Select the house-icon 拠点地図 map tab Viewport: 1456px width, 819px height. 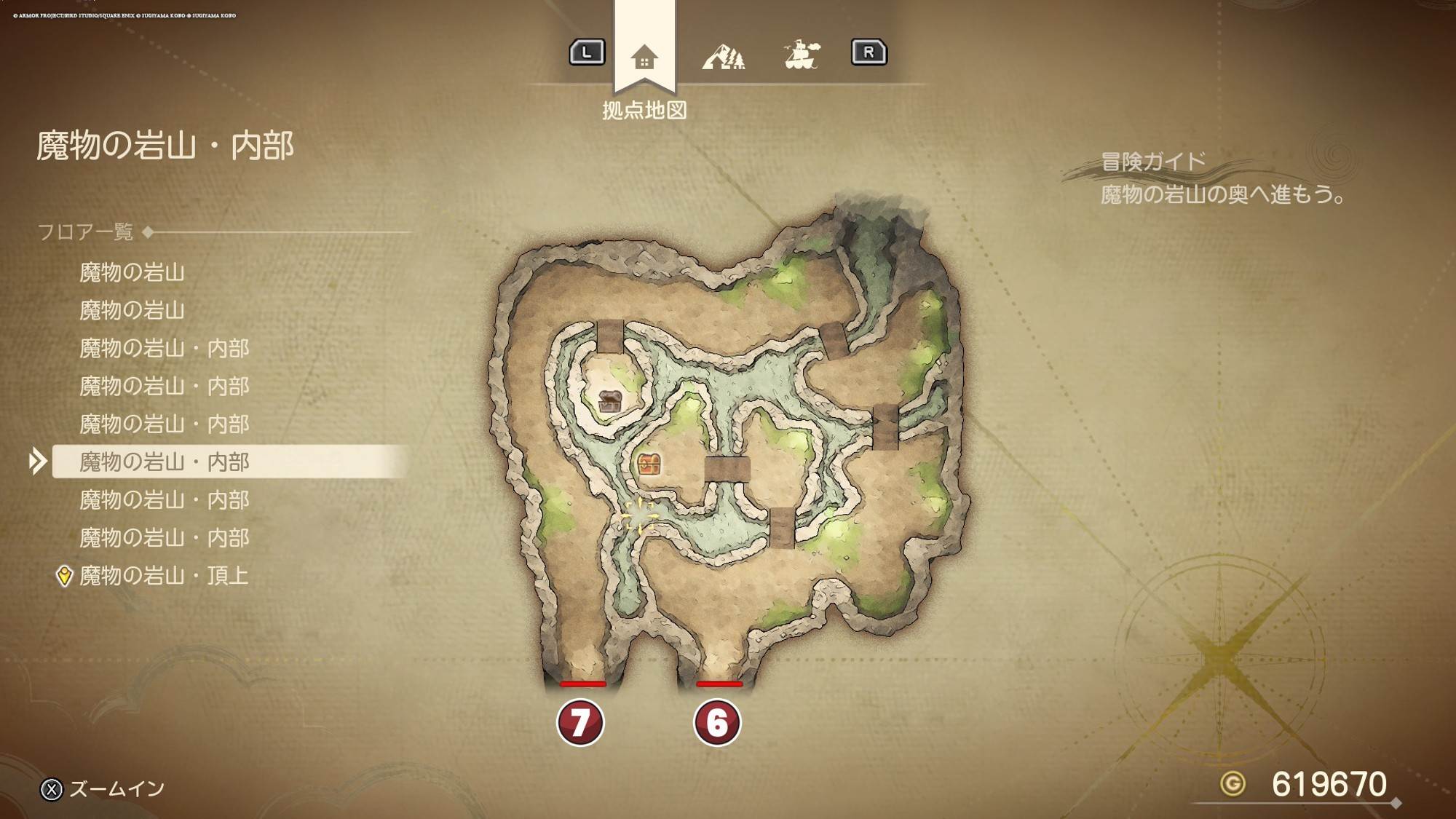tap(644, 57)
